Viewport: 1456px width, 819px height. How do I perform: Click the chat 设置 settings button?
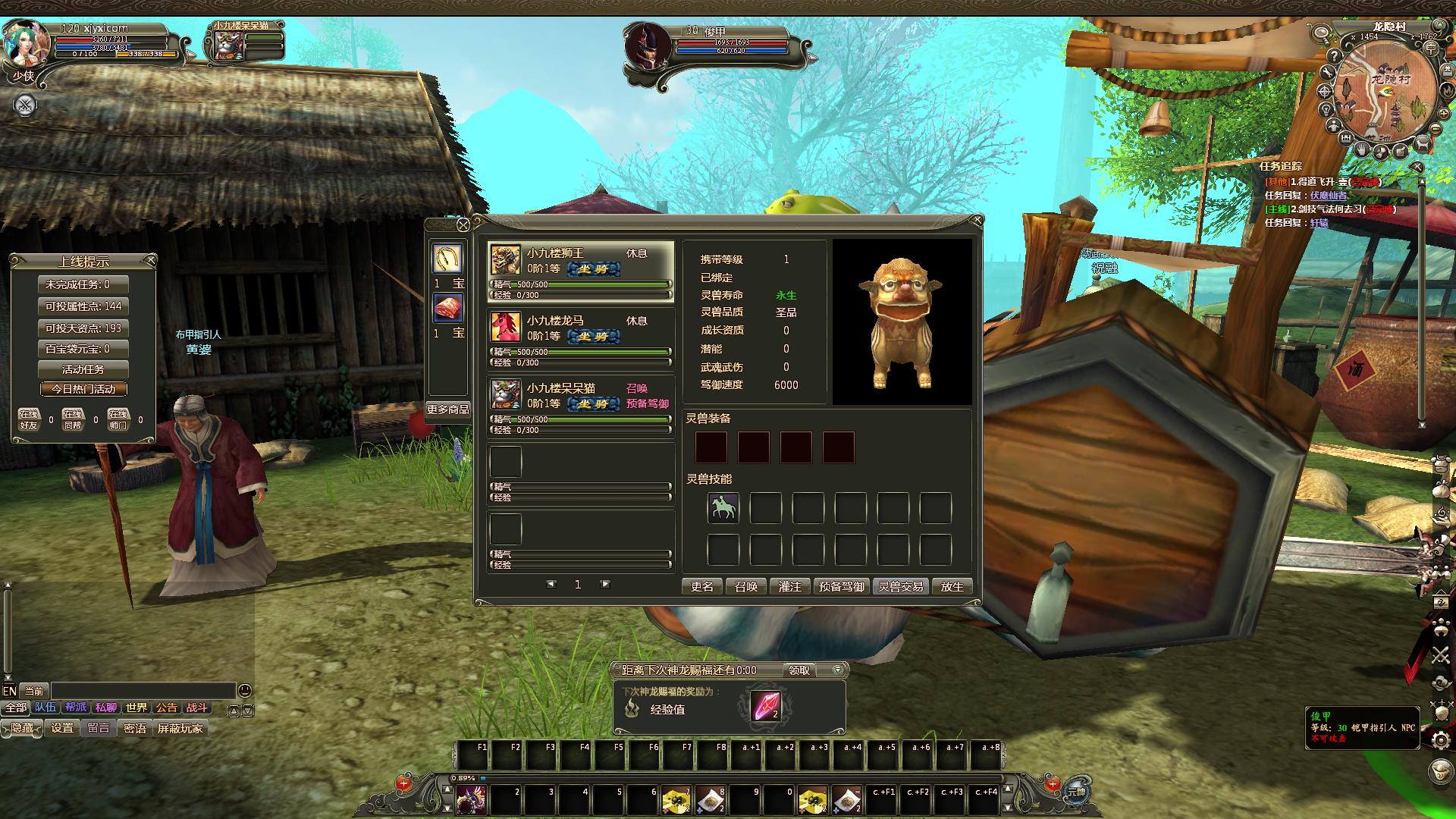coord(62,728)
